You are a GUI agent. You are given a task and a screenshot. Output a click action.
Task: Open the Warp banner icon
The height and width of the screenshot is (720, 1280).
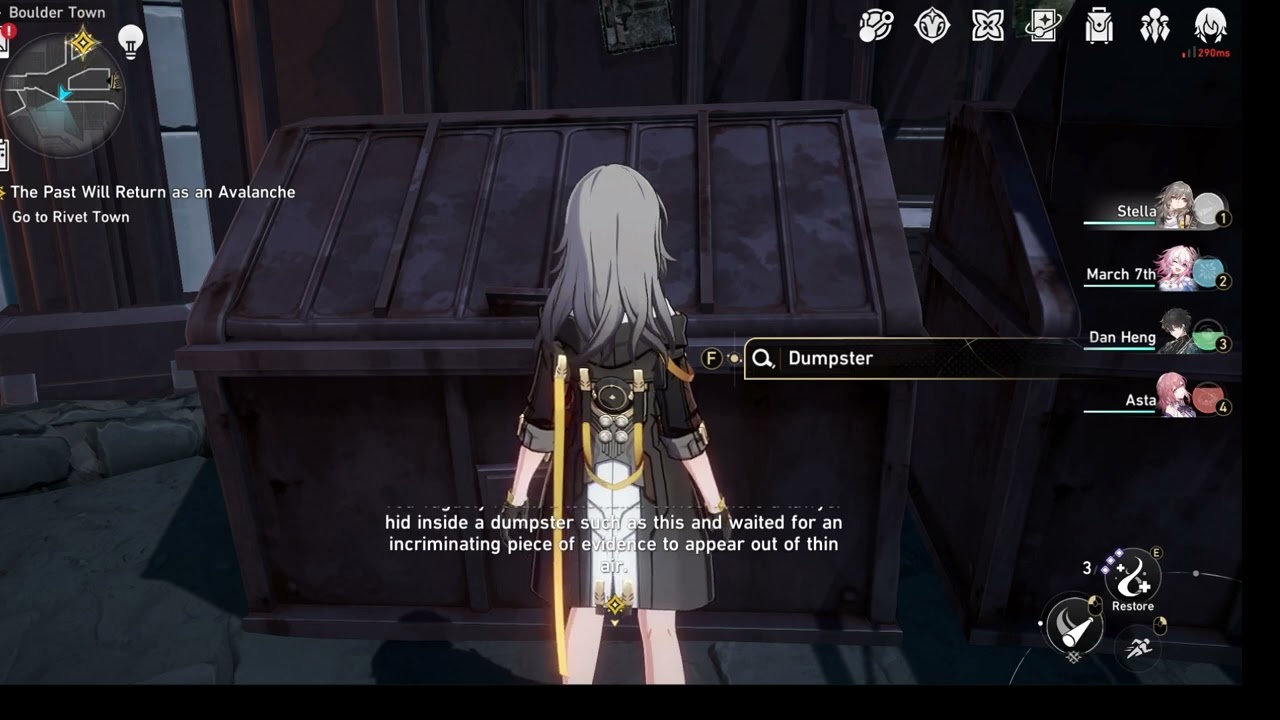[x=1042, y=26]
